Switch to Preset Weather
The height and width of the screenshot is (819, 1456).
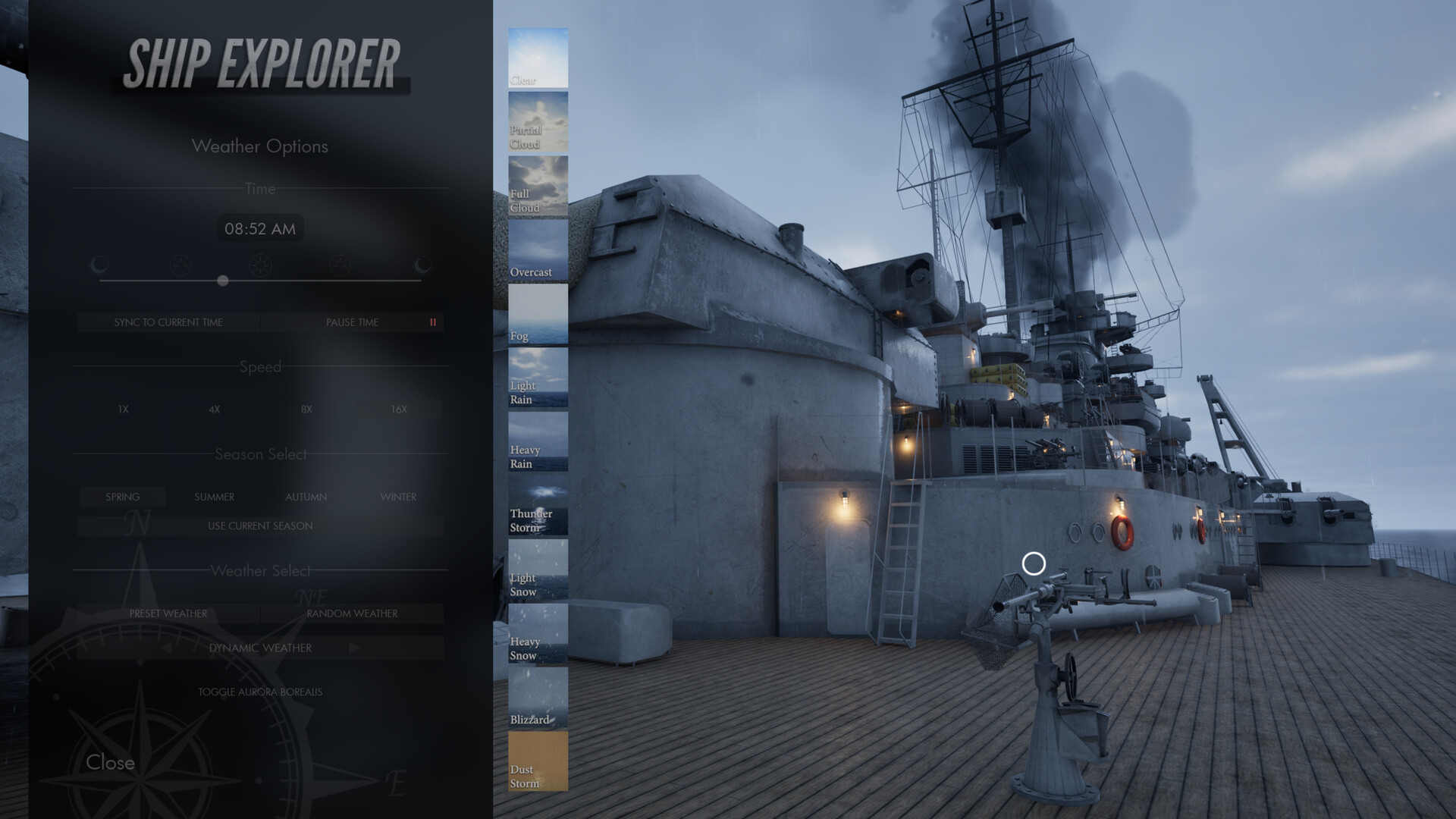(167, 613)
